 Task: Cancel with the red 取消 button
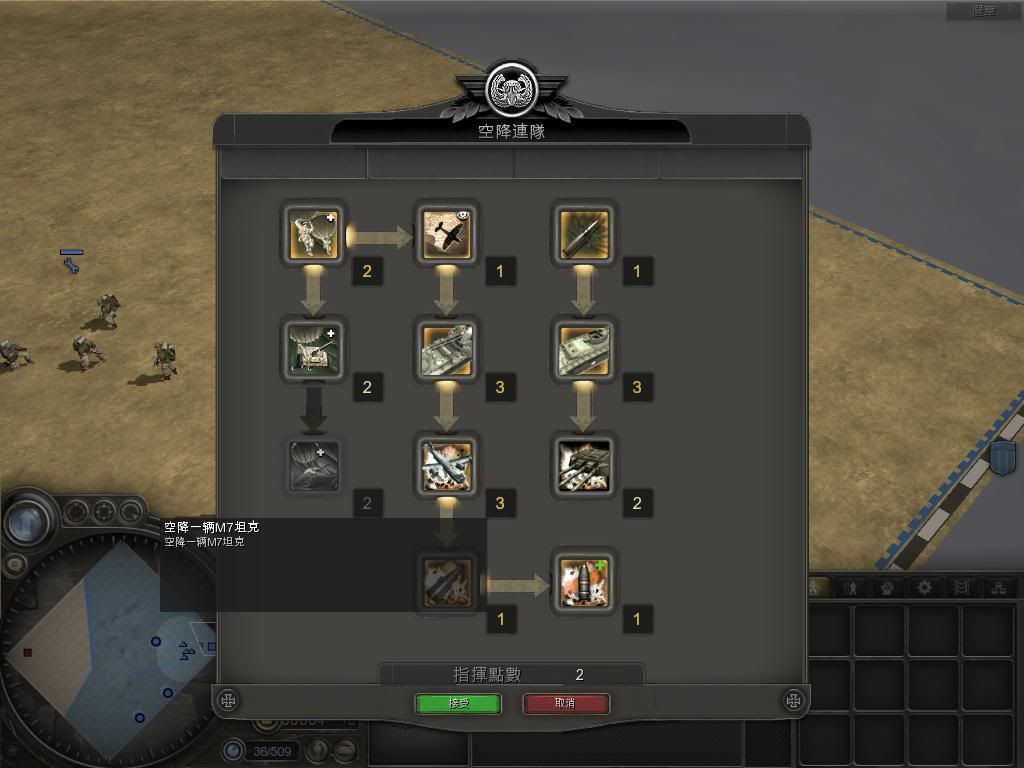(566, 703)
